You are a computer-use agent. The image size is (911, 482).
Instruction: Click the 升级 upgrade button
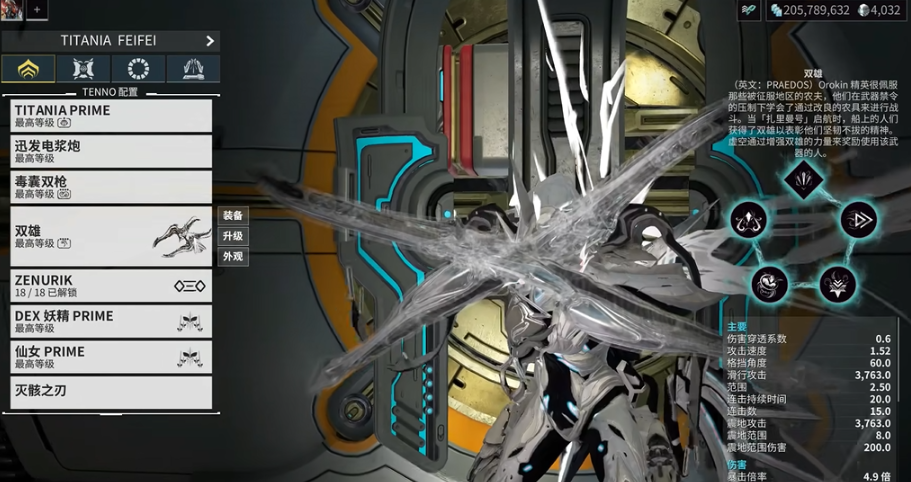233,236
